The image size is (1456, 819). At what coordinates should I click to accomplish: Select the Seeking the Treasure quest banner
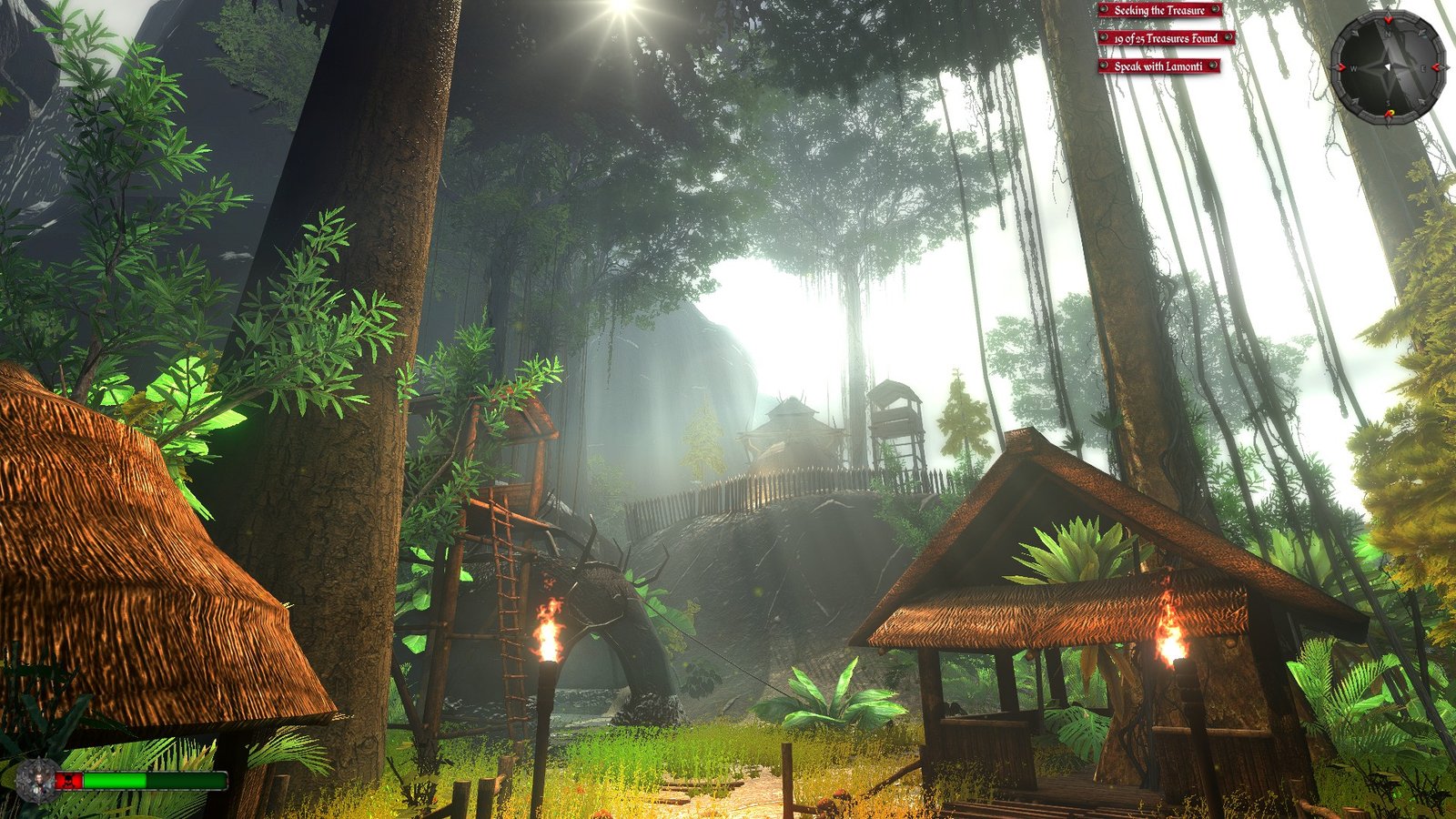(x=1159, y=10)
